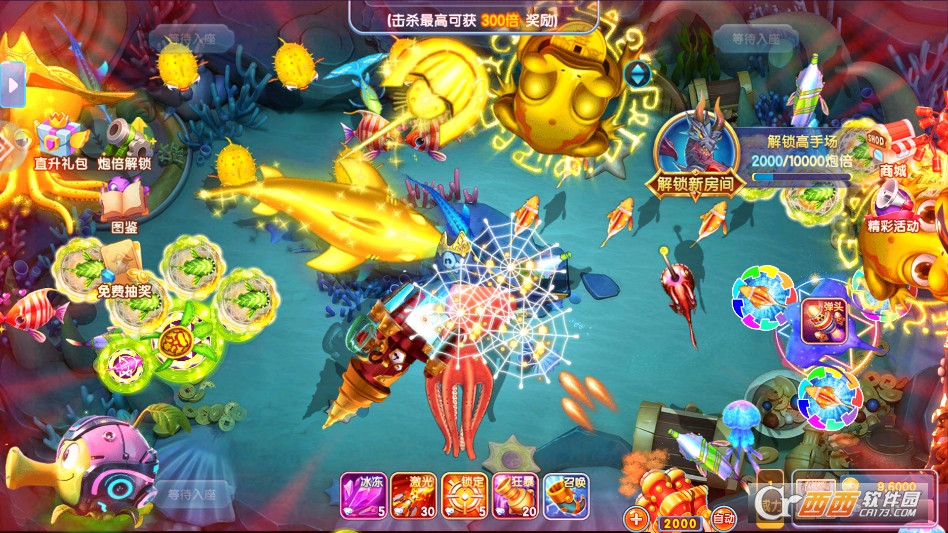Toggle 自动 auto-fire button
948x533 pixels.
(x=723, y=519)
